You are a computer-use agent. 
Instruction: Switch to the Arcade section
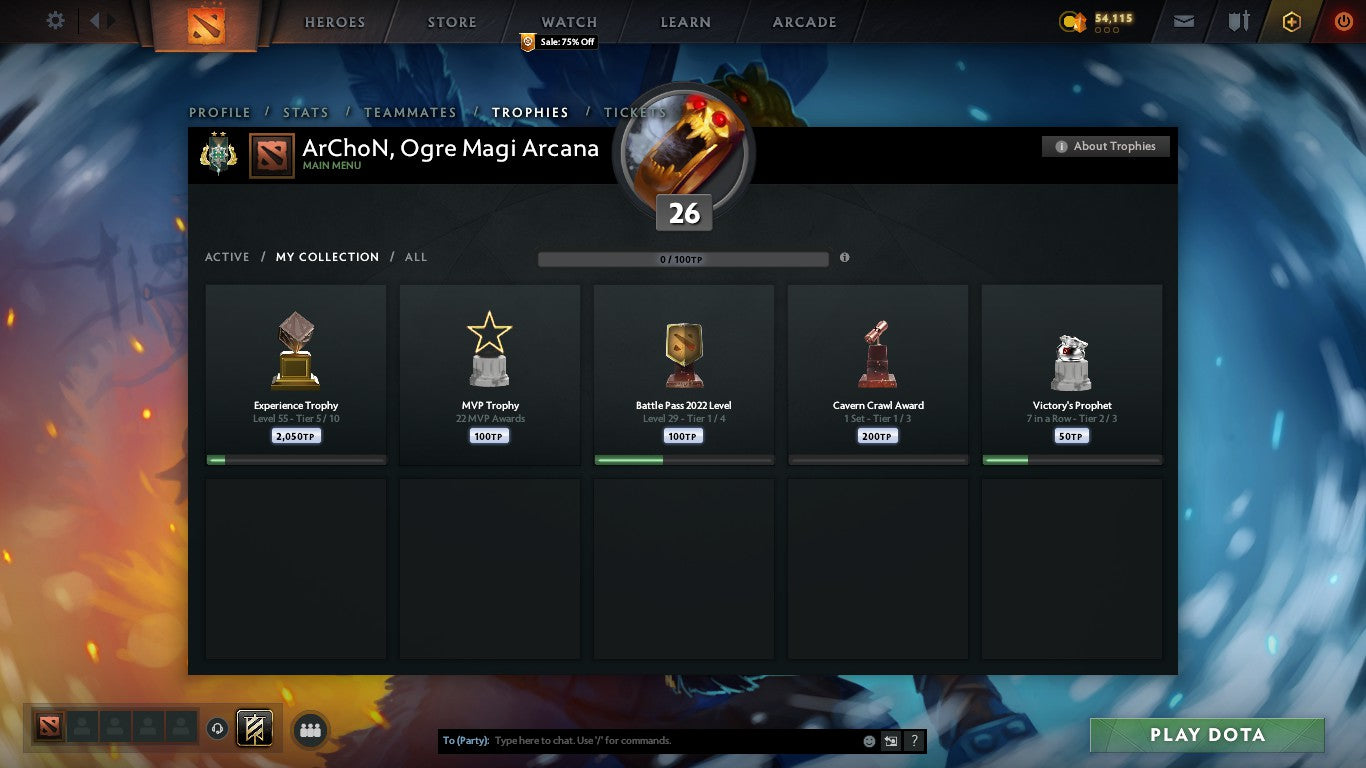[x=804, y=22]
